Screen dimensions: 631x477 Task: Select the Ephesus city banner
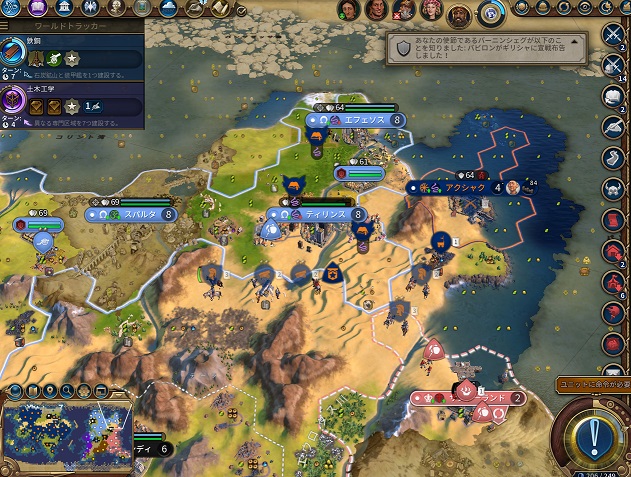[x=356, y=120]
